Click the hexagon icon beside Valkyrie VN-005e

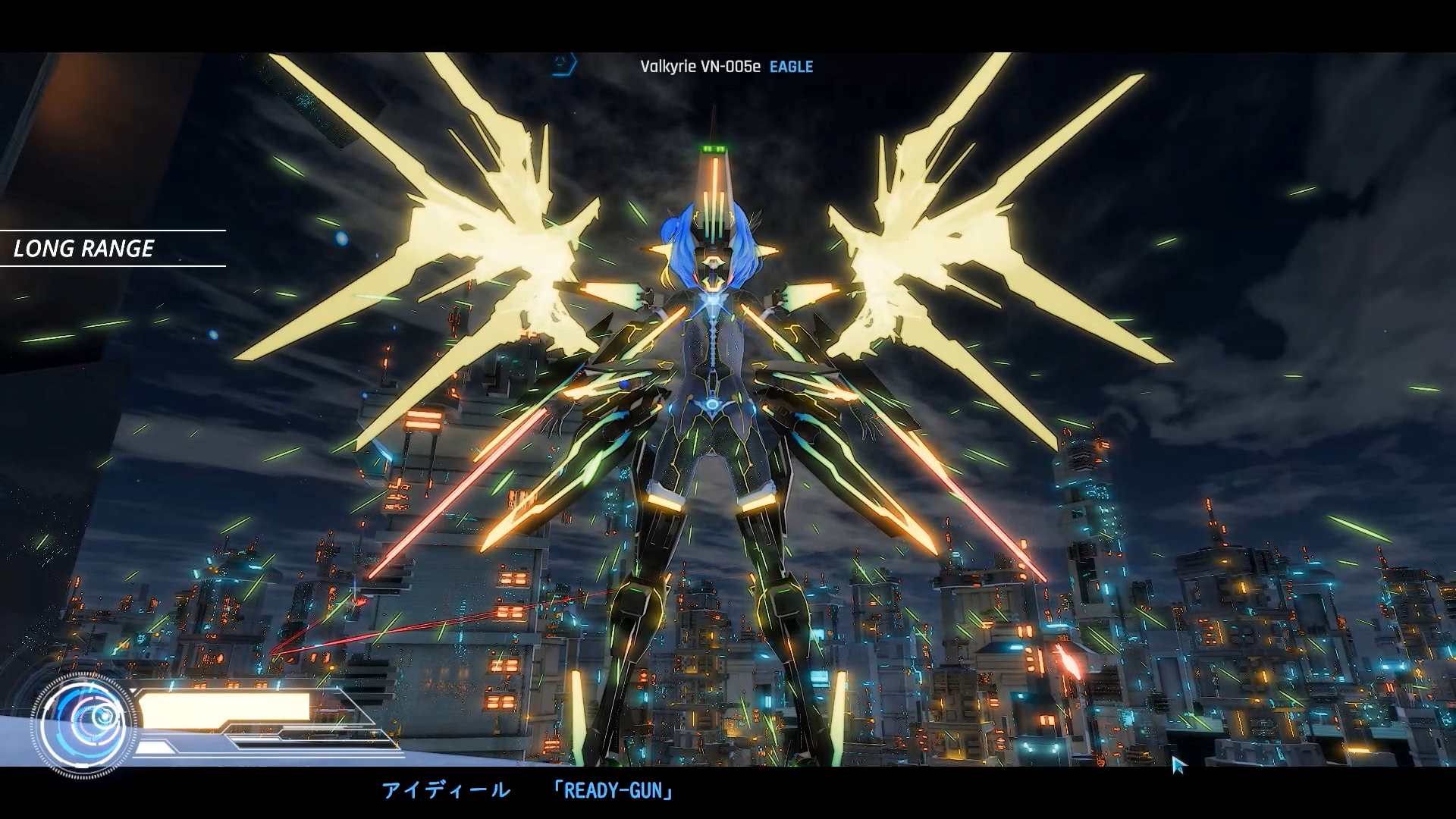563,64
